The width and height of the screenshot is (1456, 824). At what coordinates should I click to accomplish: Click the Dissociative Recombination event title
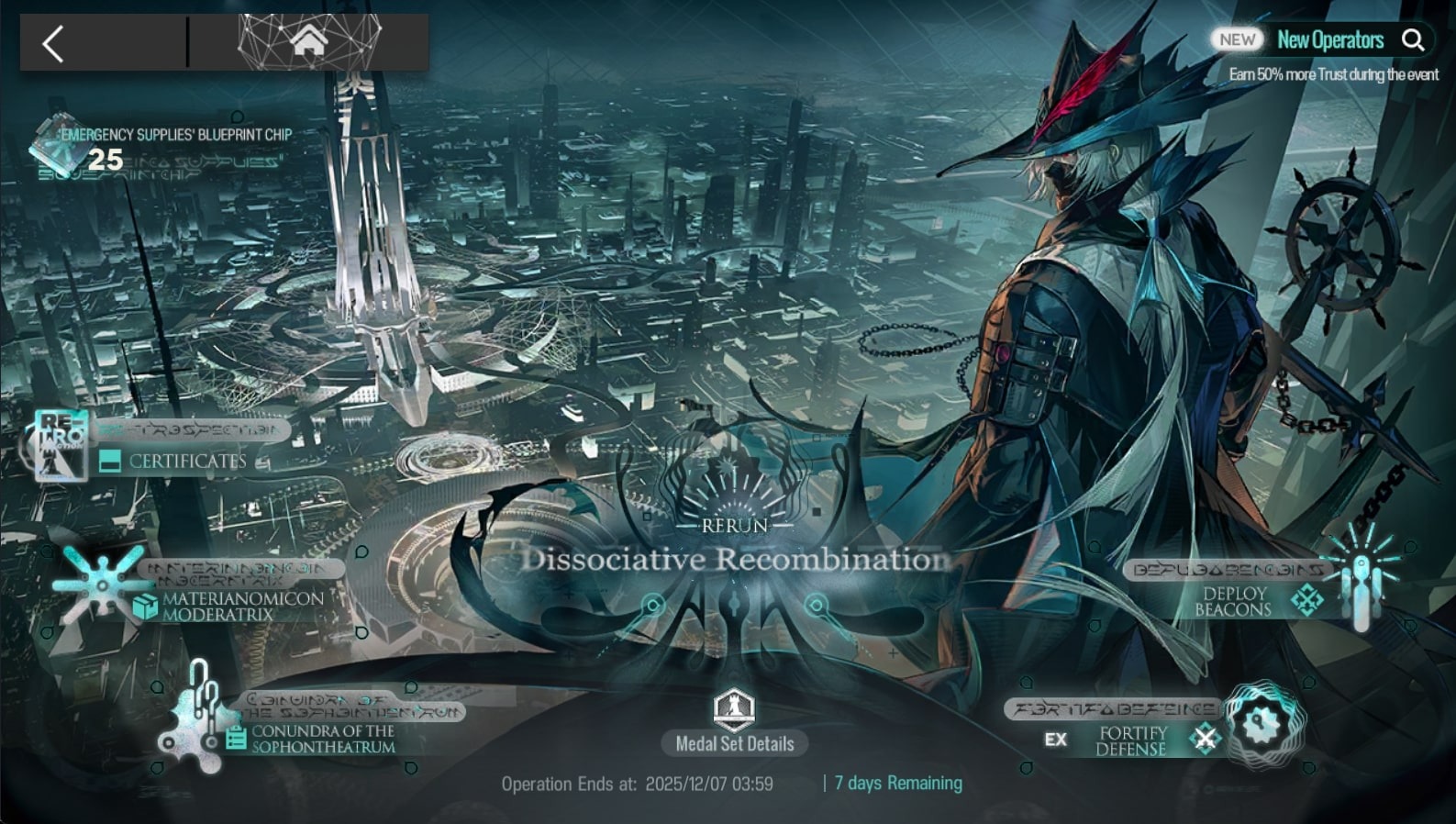tap(734, 559)
